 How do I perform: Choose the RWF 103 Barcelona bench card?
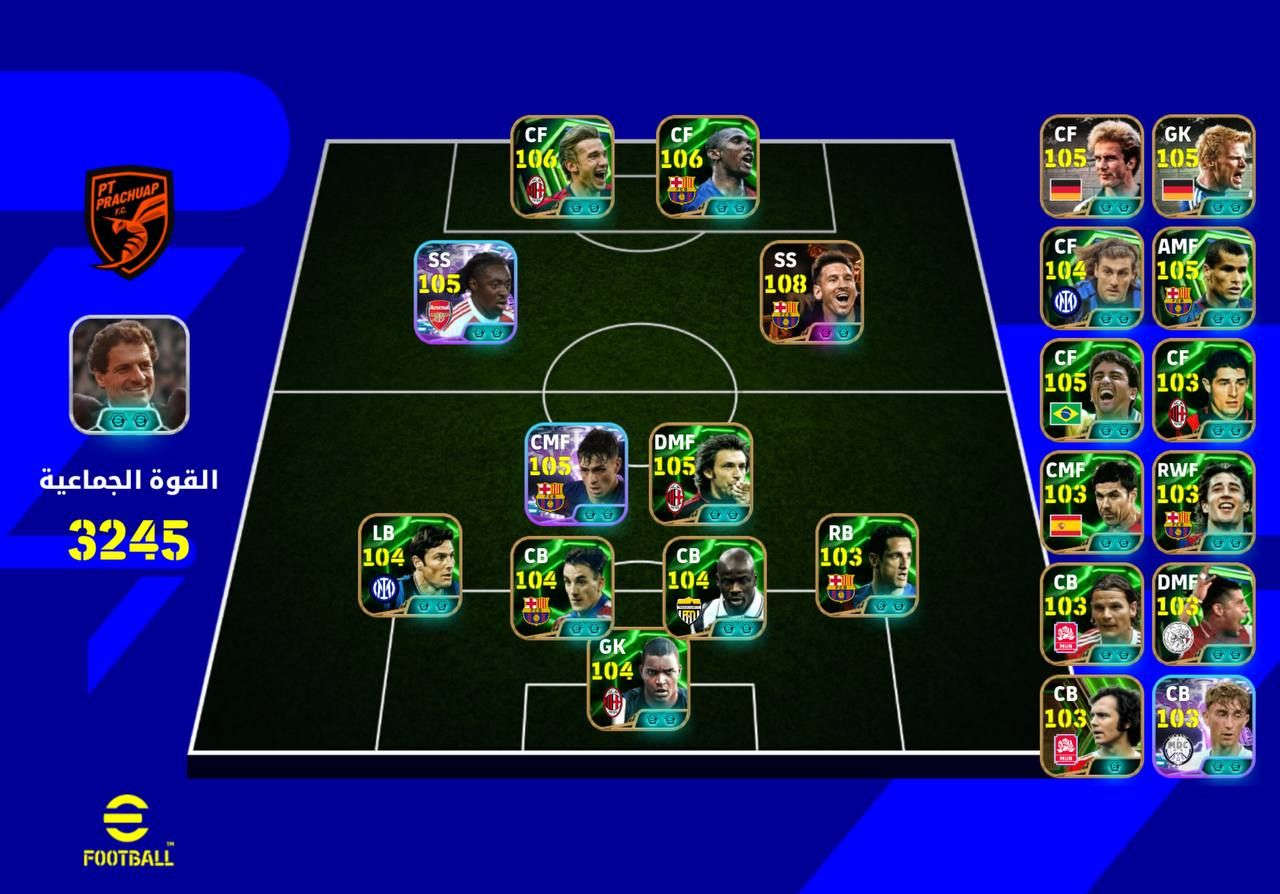1203,502
